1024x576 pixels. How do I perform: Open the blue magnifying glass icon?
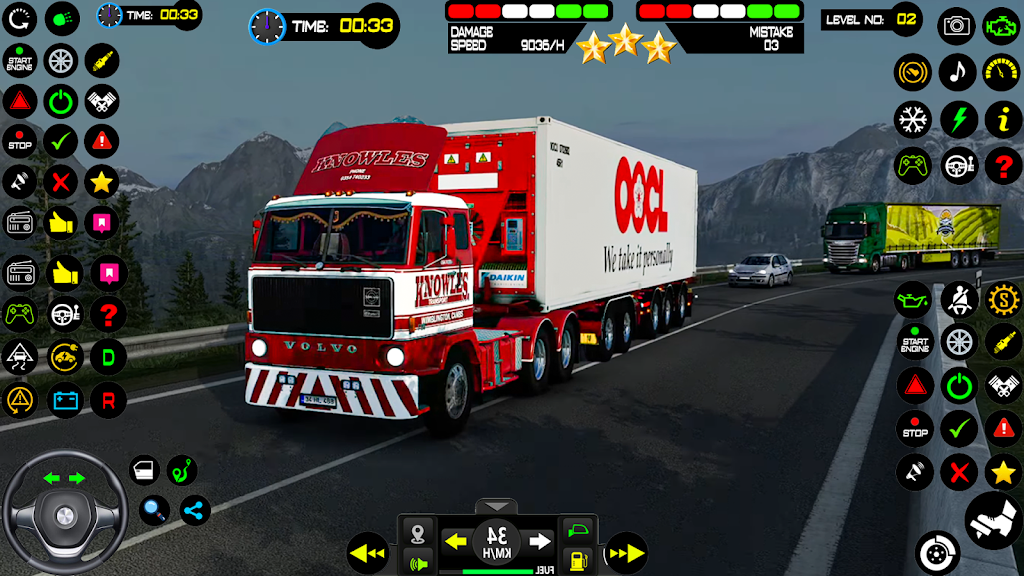(x=154, y=511)
